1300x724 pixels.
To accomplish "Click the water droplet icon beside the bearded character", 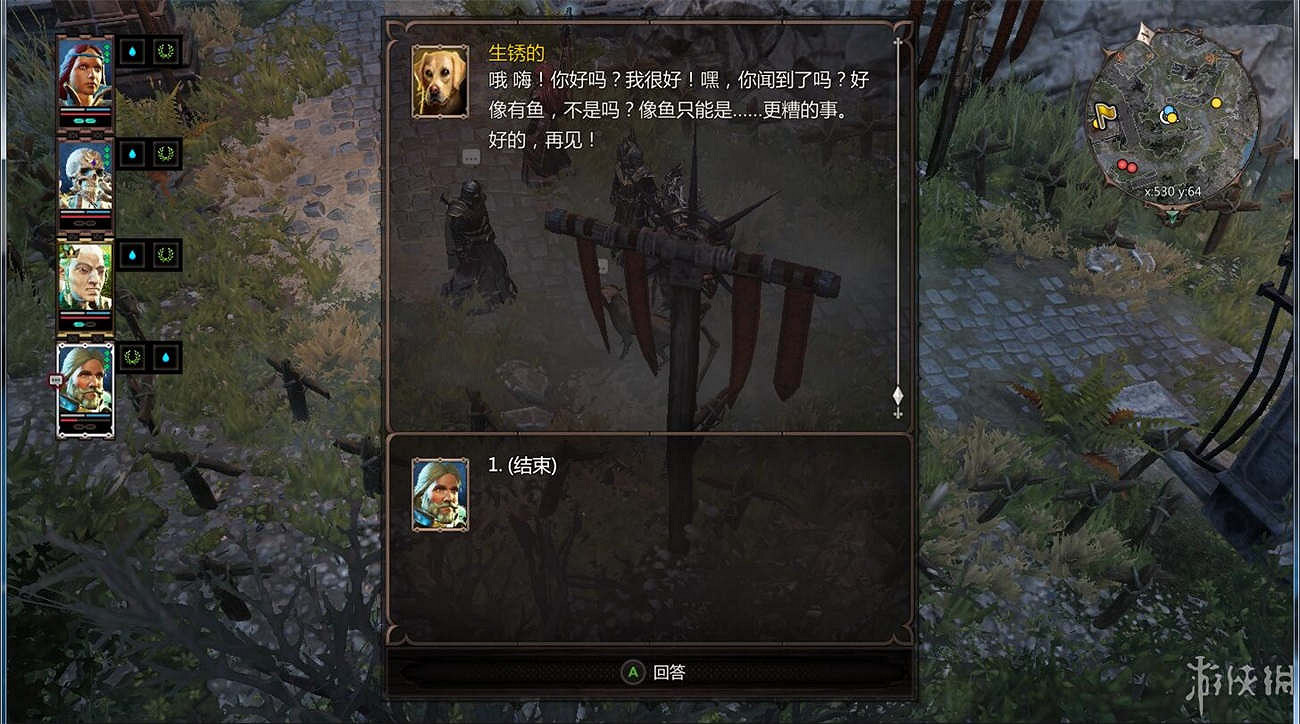I will click(x=165, y=357).
